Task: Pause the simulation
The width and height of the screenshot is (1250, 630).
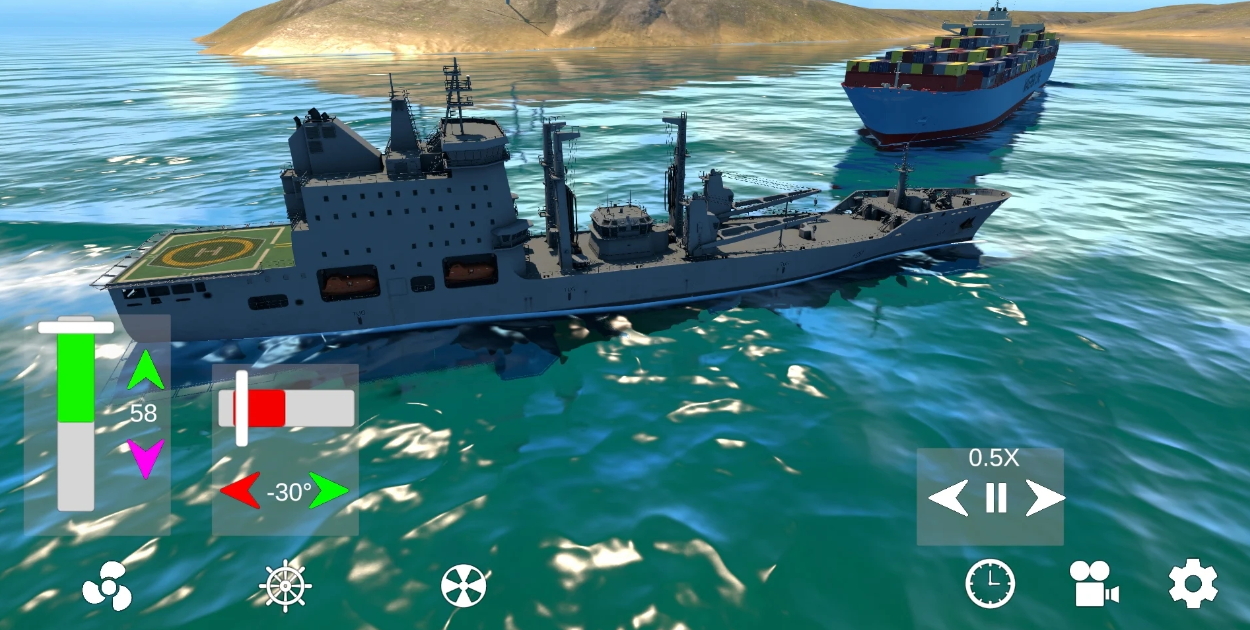Action: pyautogui.click(x=996, y=498)
